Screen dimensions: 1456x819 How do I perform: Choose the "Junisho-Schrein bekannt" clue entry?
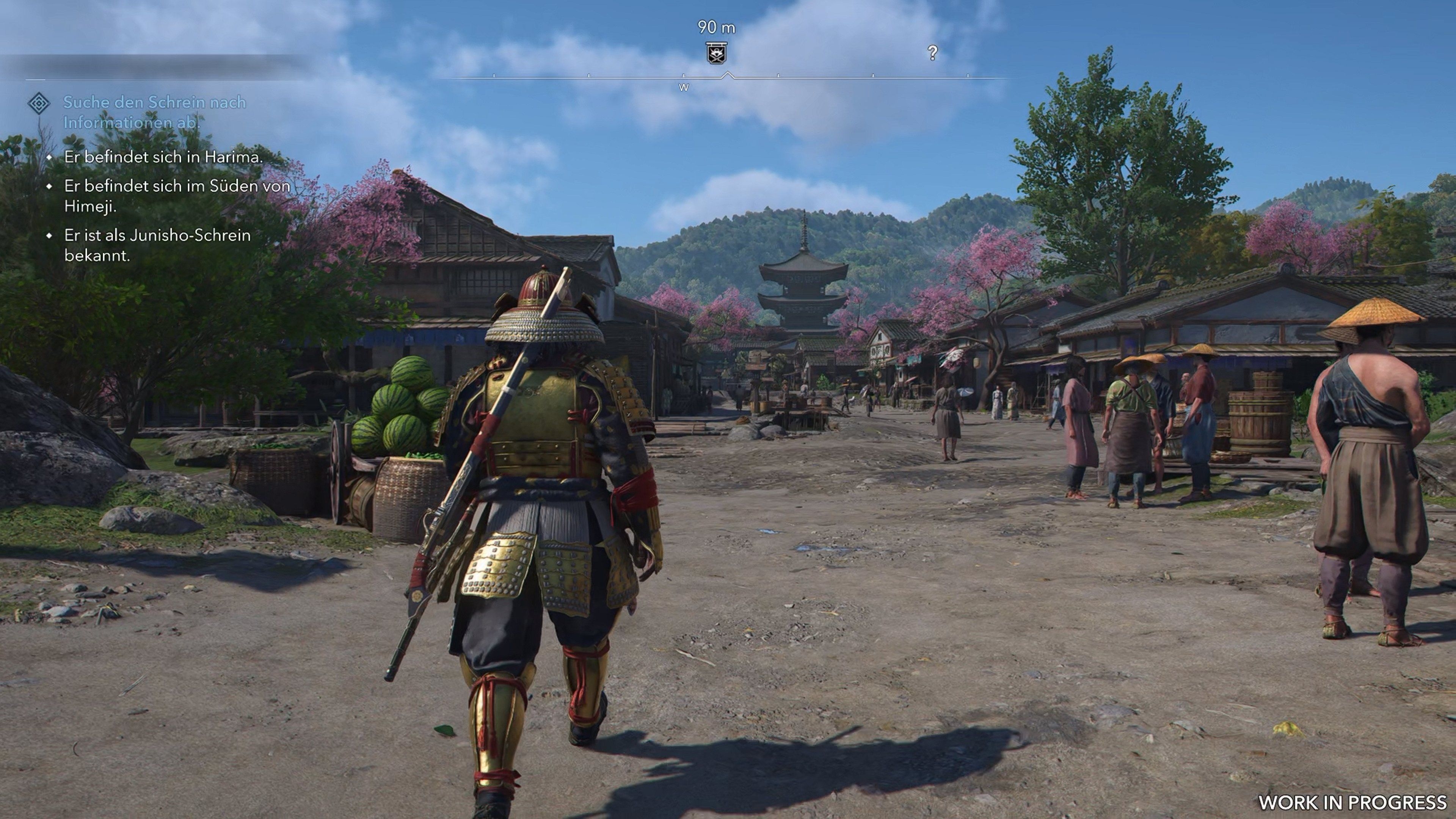coord(157,245)
